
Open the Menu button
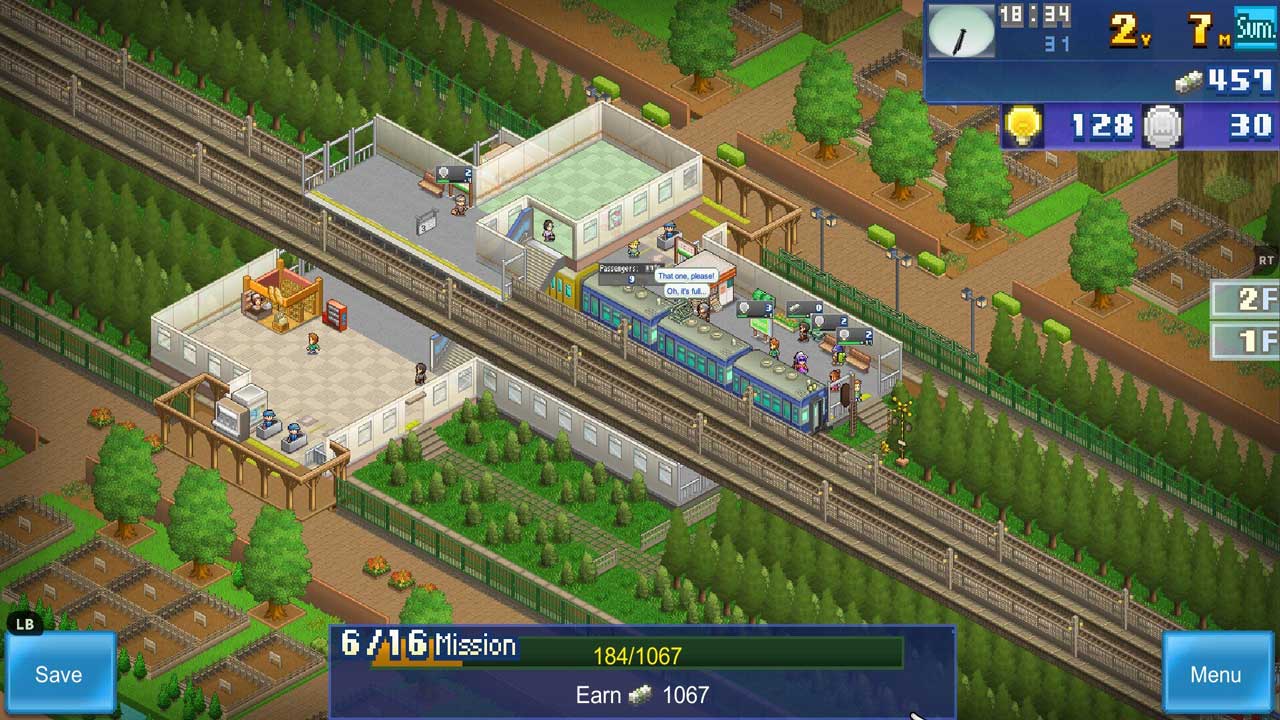coord(1215,674)
